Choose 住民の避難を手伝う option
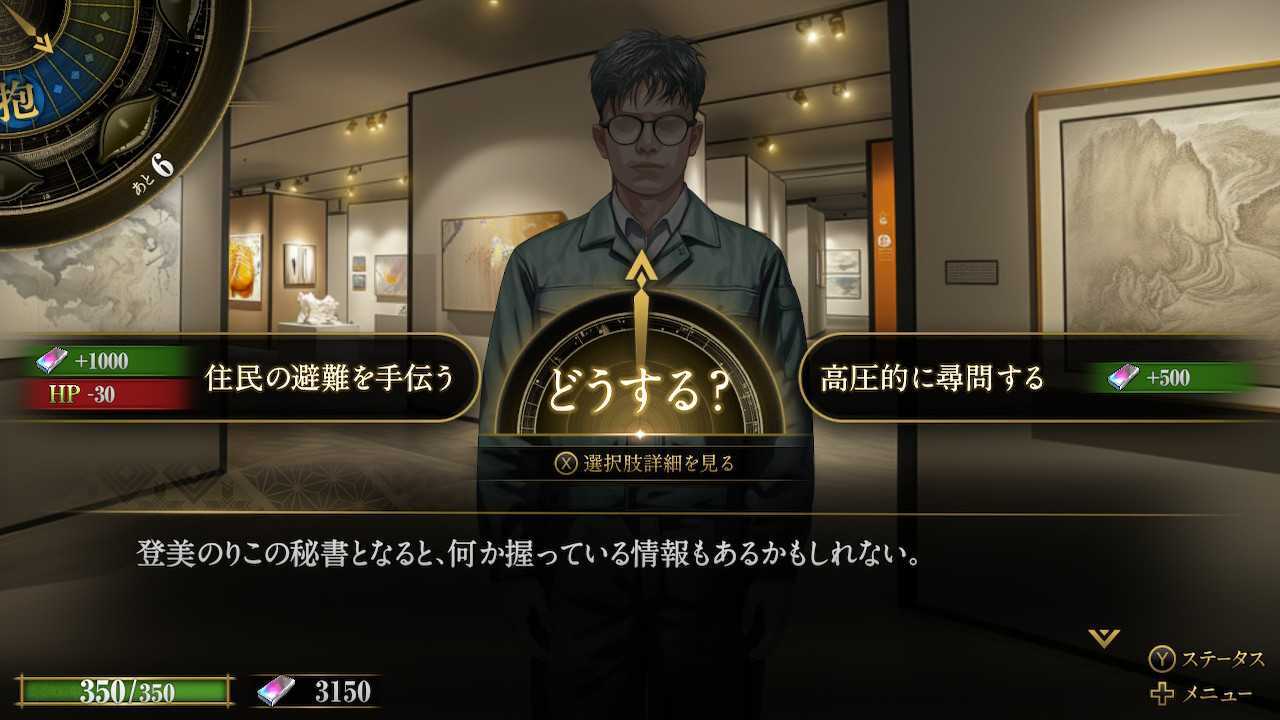Screen dimensions: 1280x720 point(330,378)
